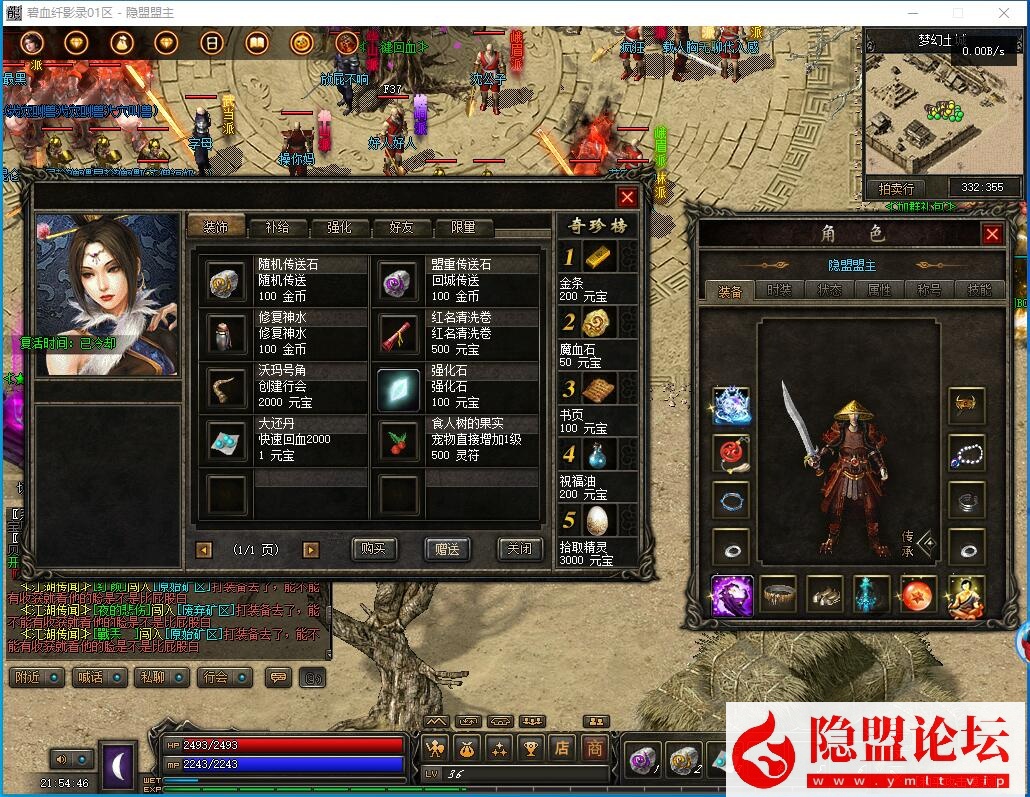Click the 商 shop icon on bottom bar
The image size is (1030, 797).
[x=595, y=748]
